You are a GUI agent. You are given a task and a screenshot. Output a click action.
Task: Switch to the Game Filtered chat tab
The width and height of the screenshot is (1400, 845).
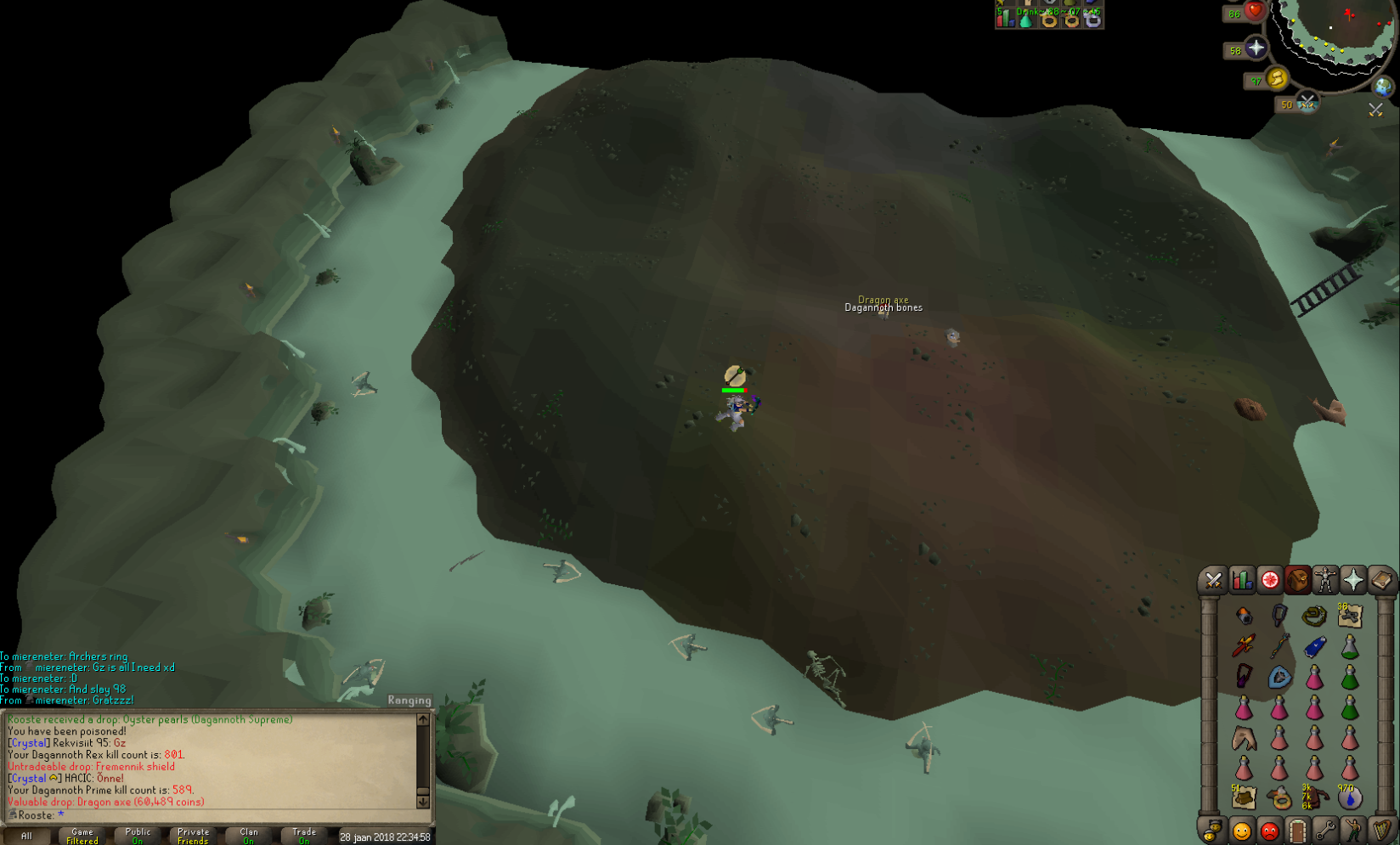click(x=82, y=836)
